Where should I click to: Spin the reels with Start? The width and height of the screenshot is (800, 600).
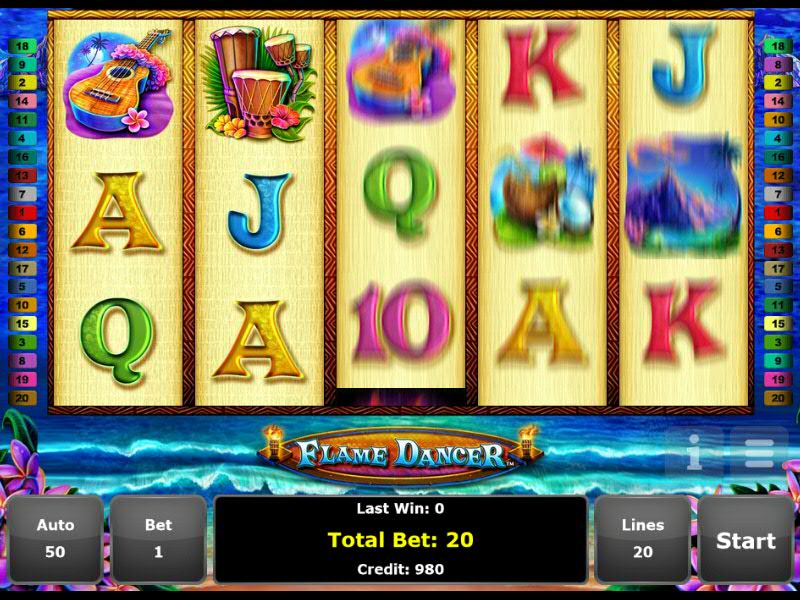745,540
